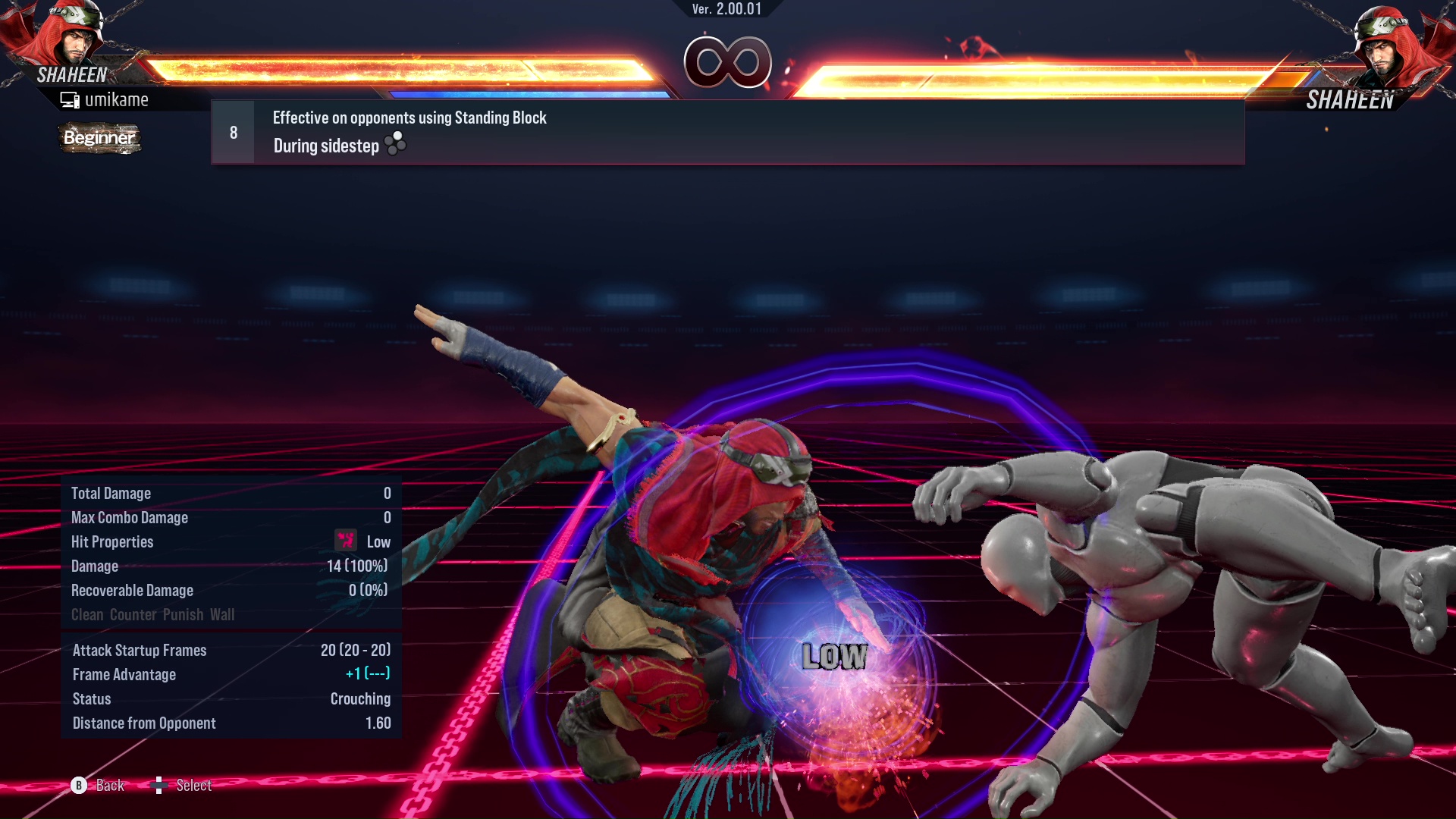Click the Beginner difficulty badge
This screenshot has width=1456, height=819.
99,138
